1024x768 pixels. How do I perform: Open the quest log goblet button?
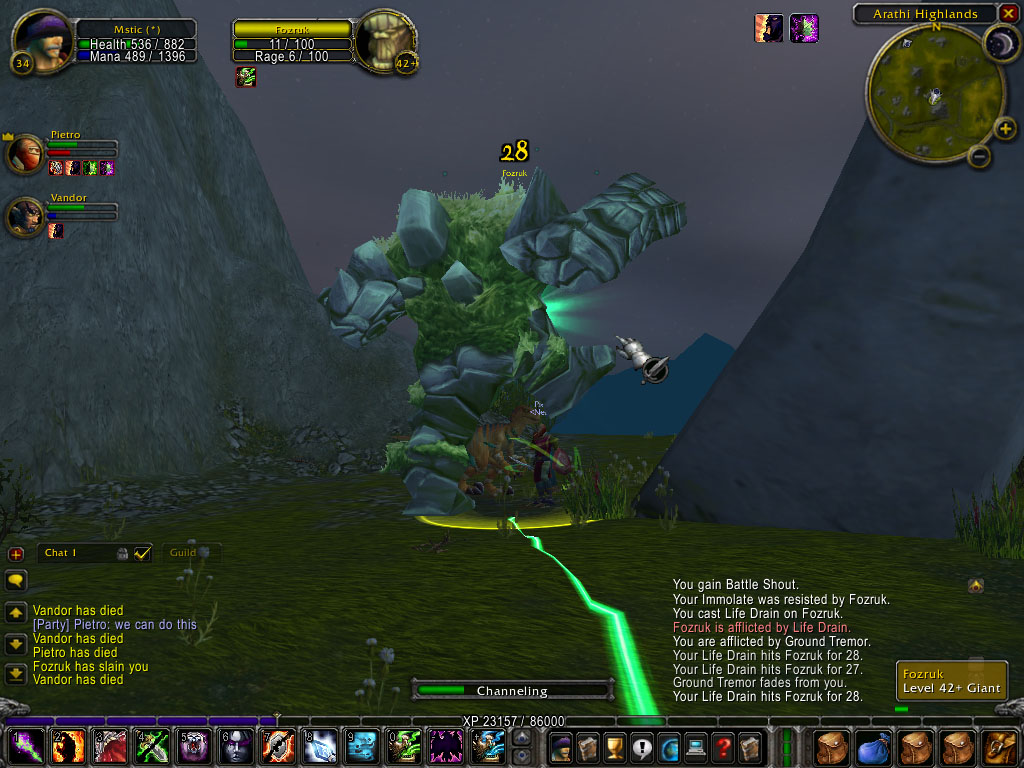tap(614, 746)
